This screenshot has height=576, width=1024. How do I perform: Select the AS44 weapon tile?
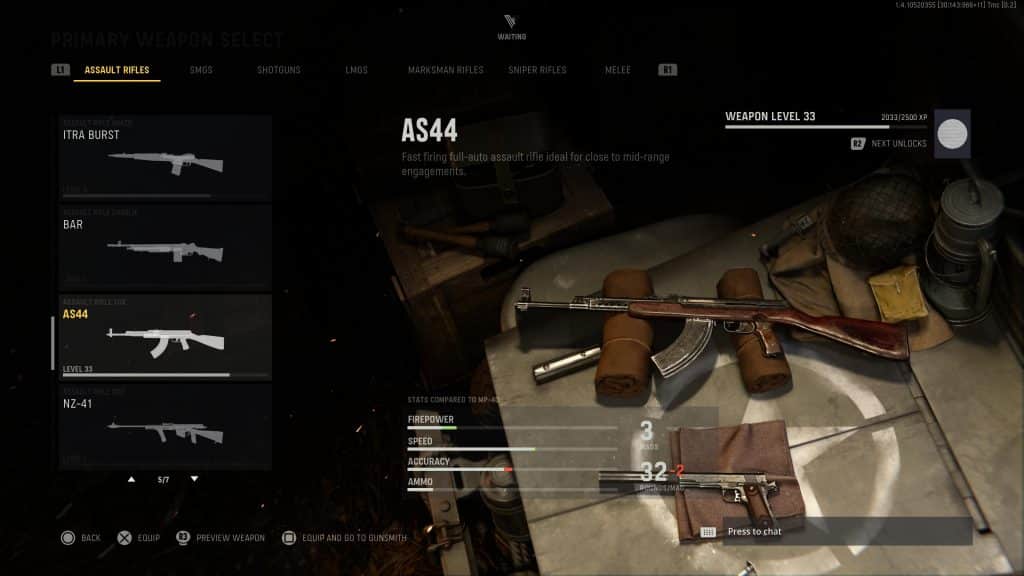pyautogui.click(x=165, y=336)
